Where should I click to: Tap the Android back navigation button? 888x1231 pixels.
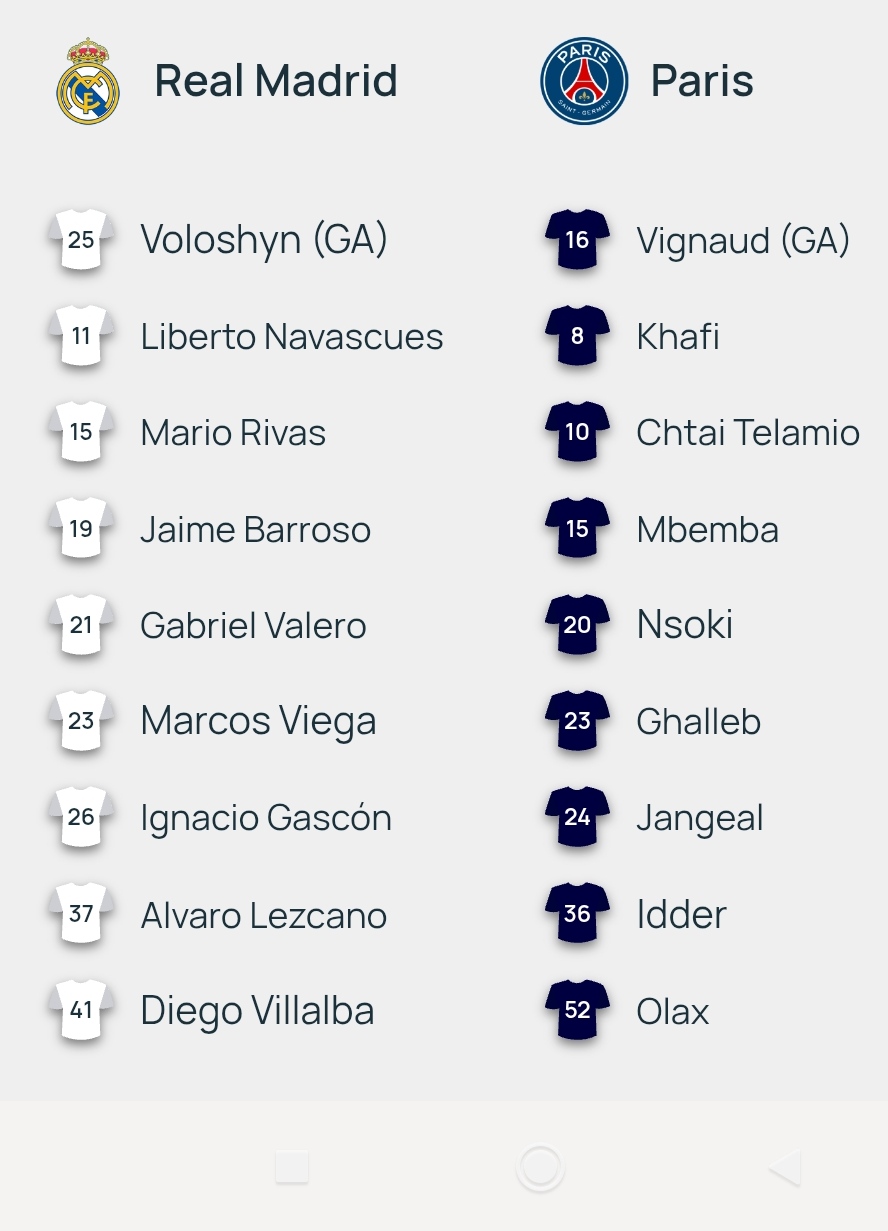(785, 1167)
